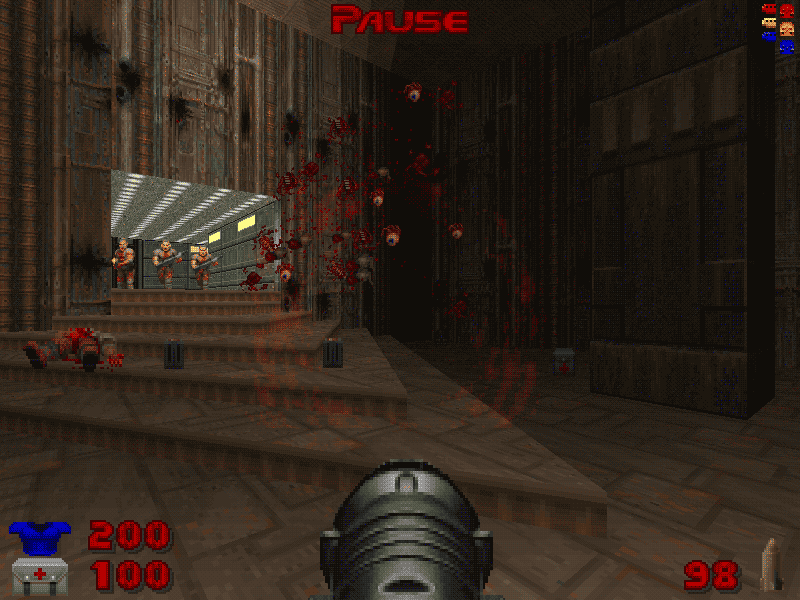The height and width of the screenshot is (600, 800).
Task: Choose the blue keycard icon
Action: (768, 35)
